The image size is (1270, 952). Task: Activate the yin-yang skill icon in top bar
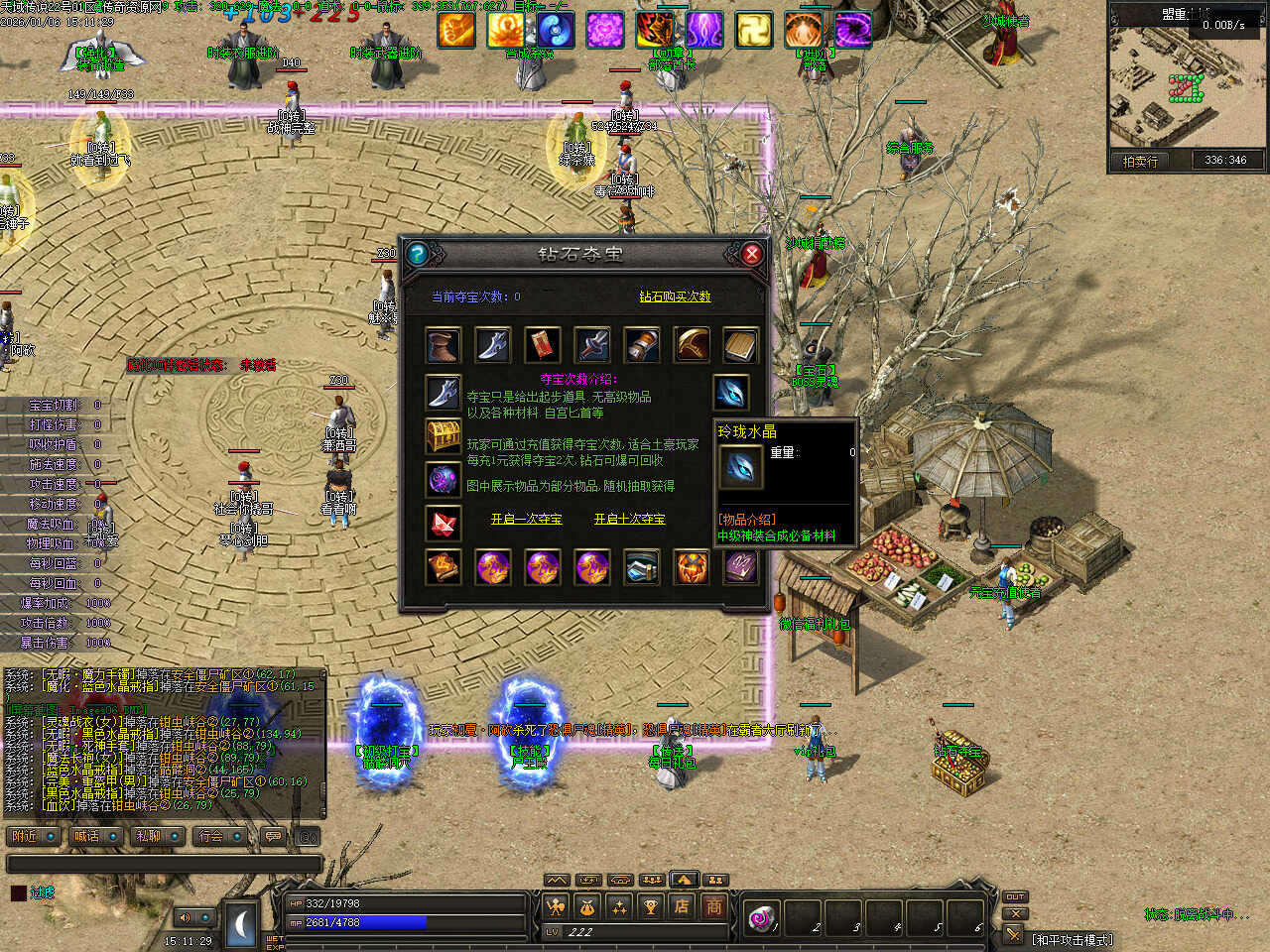(x=555, y=31)
